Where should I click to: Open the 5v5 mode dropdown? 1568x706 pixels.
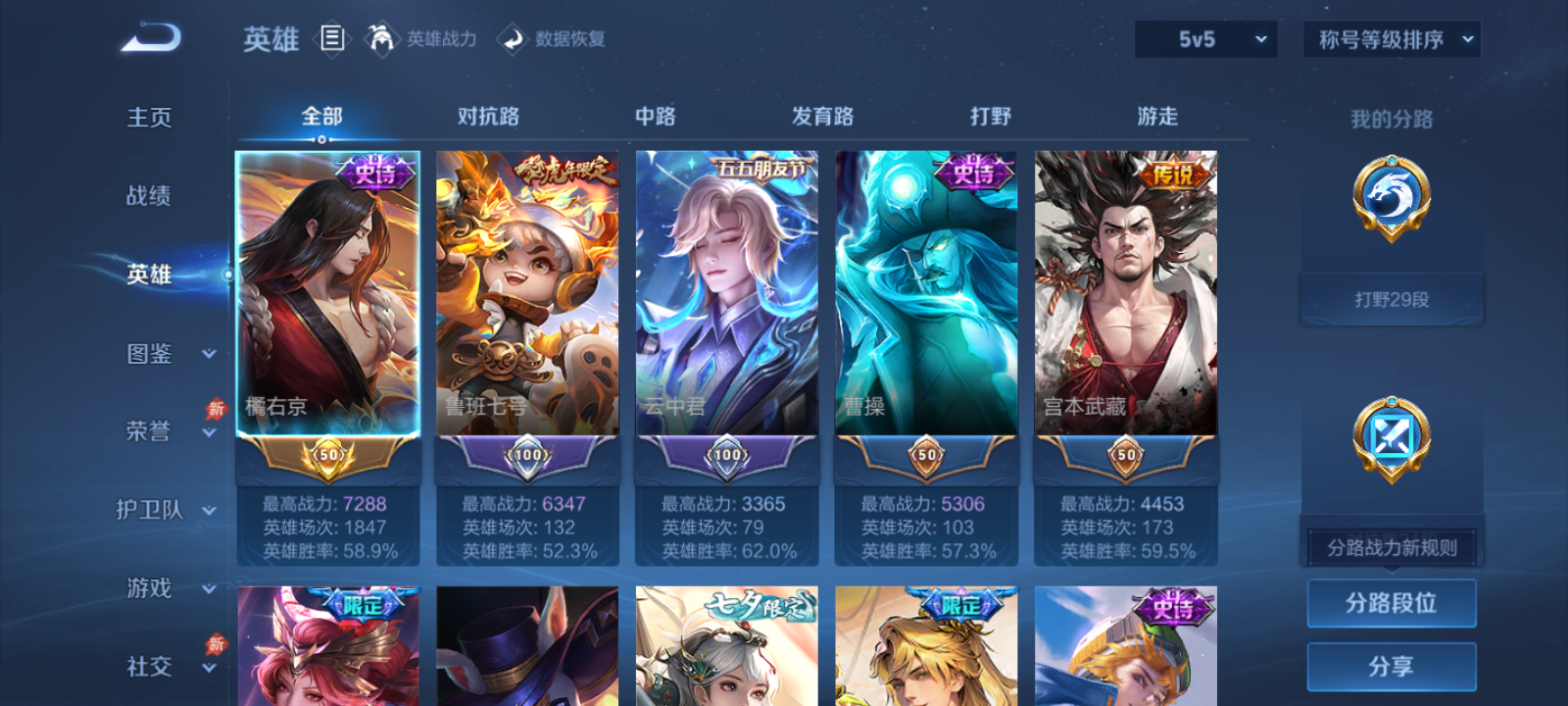(1205, 40)
